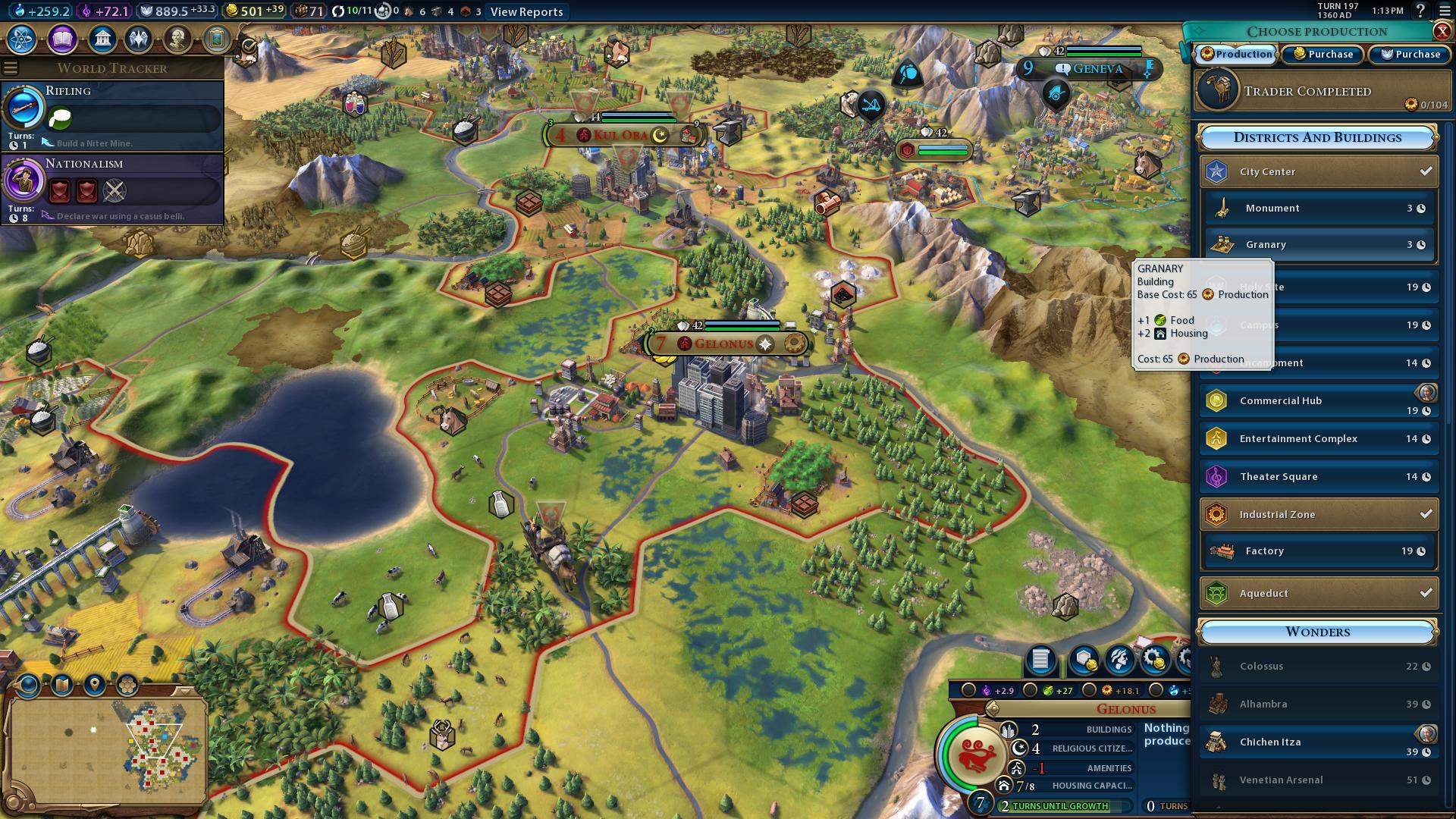Switch to the Production tab

1237,54
